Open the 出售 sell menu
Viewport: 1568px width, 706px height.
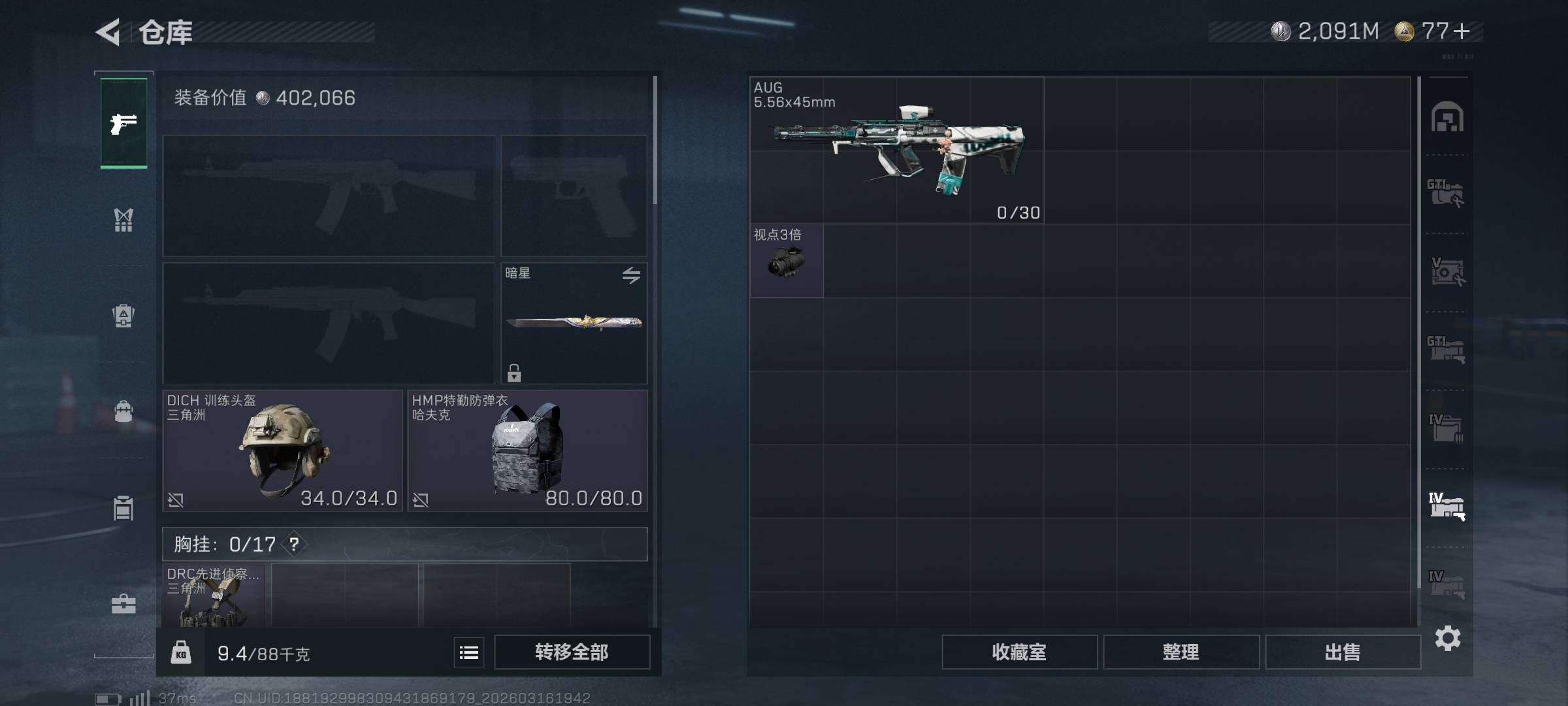coord(1343,652)
